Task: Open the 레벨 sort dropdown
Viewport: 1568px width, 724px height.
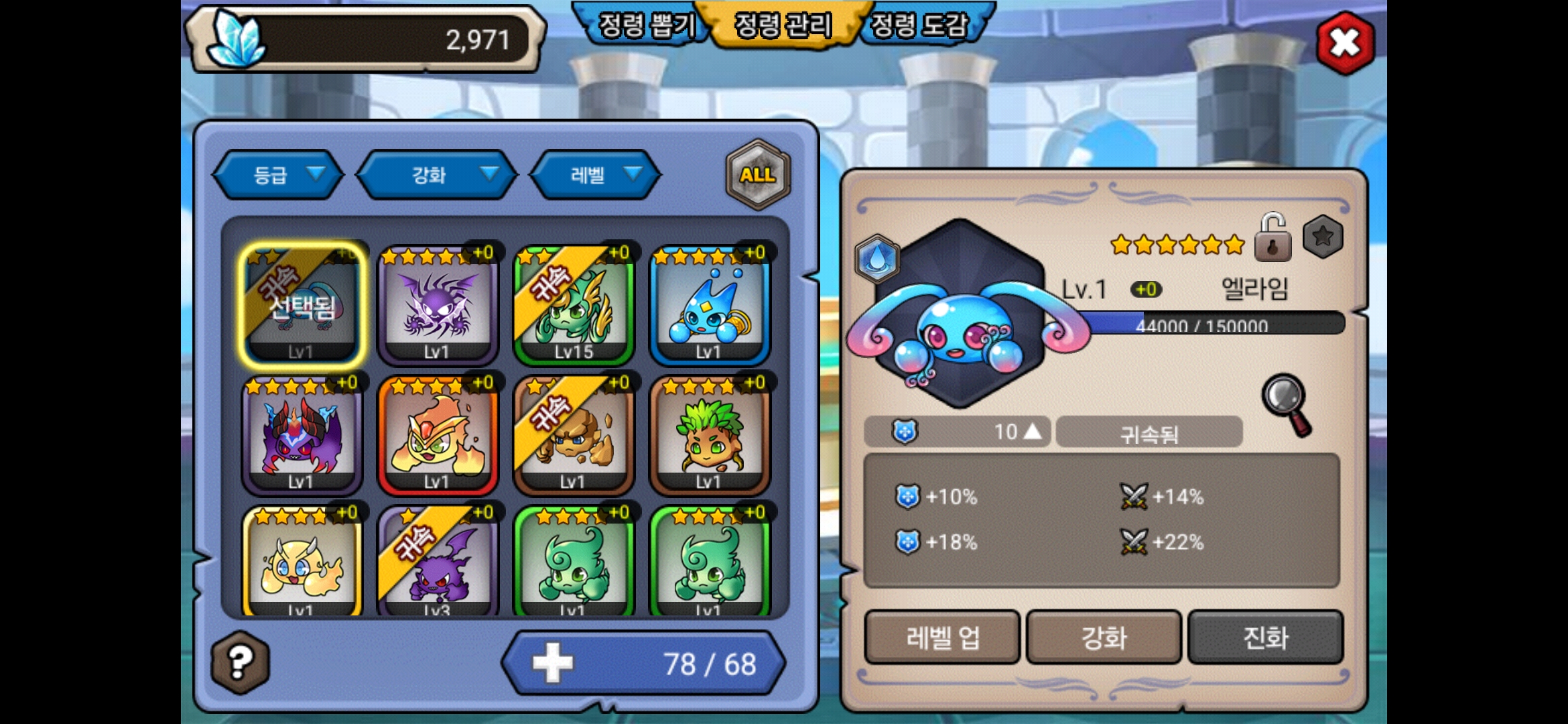Action: pos(595,175)
